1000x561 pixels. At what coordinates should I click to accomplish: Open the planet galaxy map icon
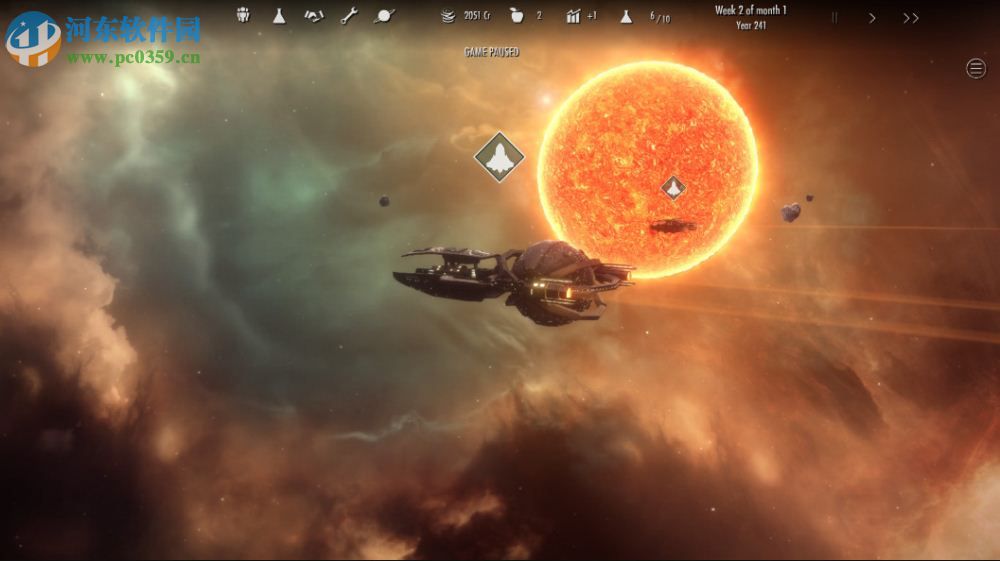coord(383,15)
